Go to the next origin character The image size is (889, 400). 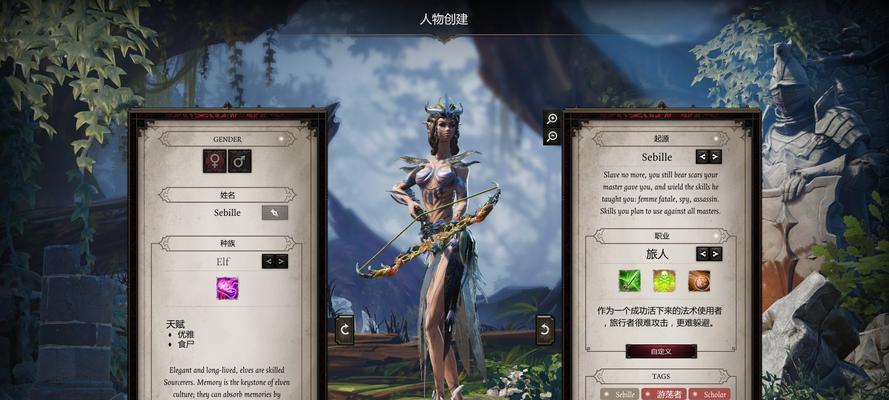coord(715,156)
